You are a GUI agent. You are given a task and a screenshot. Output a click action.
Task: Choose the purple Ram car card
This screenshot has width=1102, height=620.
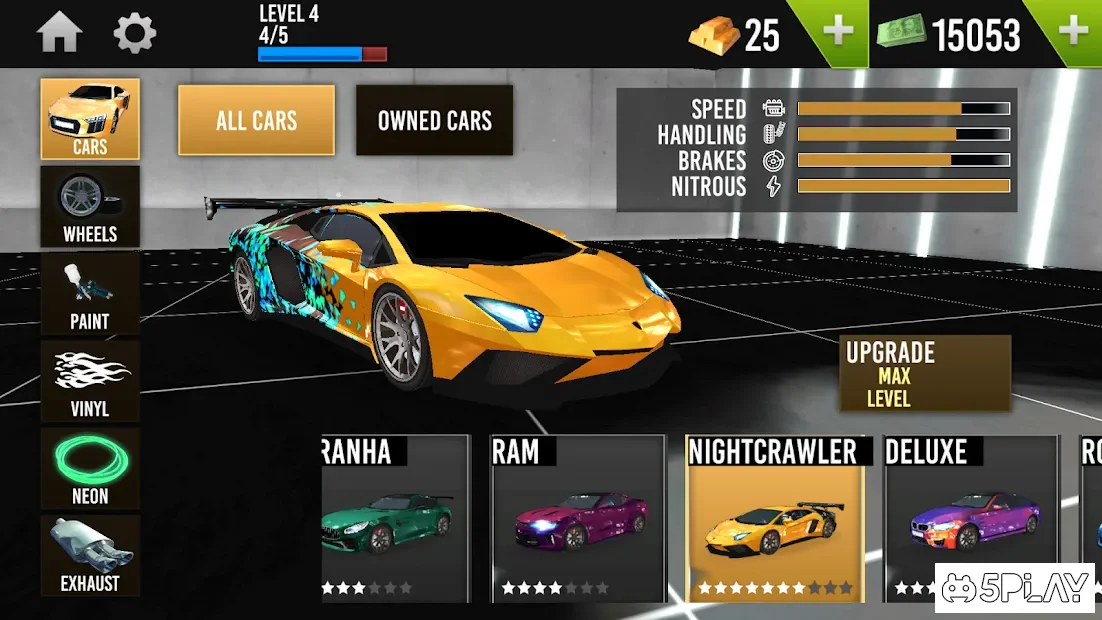578,518
